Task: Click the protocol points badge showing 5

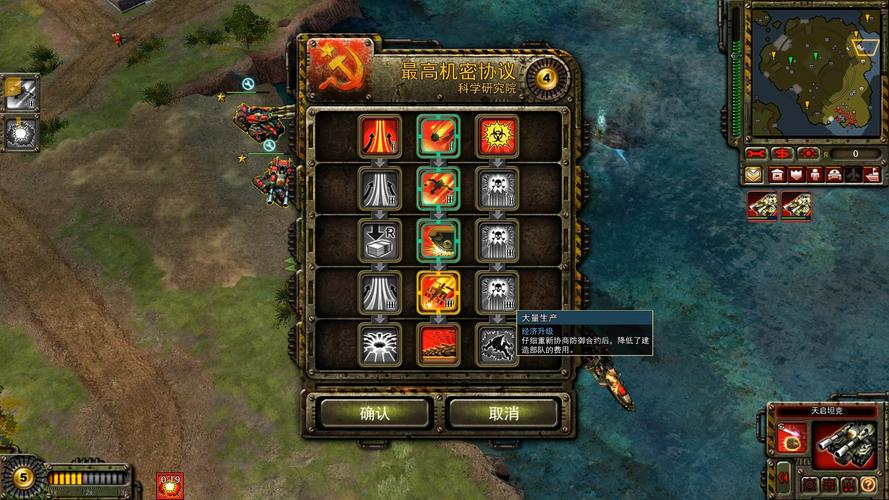Action: [x=23, y=476]
